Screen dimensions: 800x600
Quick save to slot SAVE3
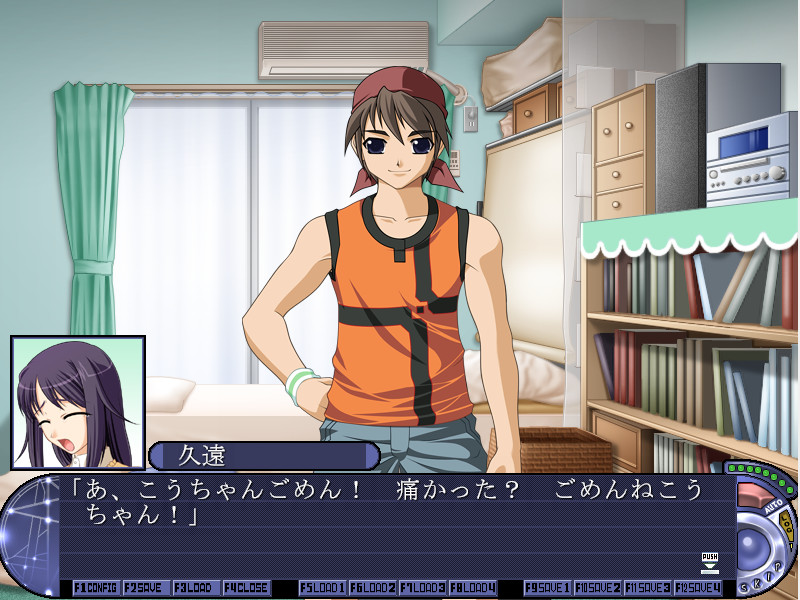tap(647, 588)
